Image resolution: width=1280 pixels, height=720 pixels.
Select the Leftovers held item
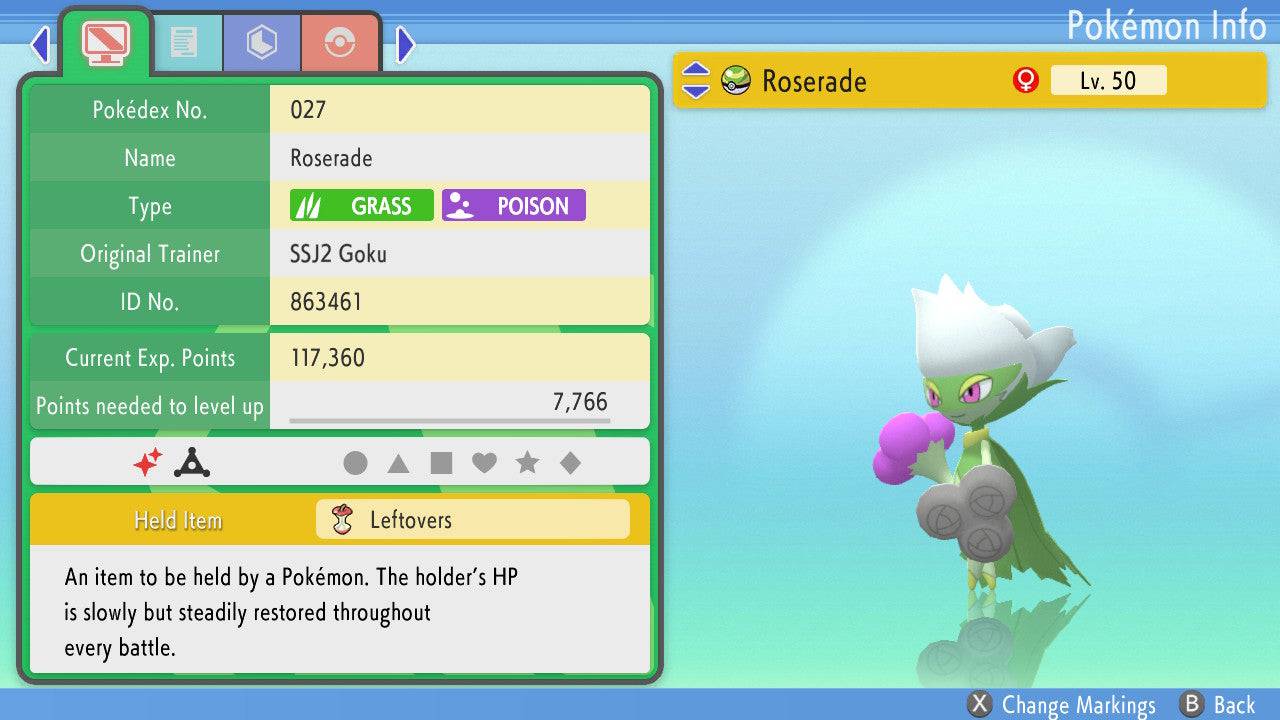472,520
